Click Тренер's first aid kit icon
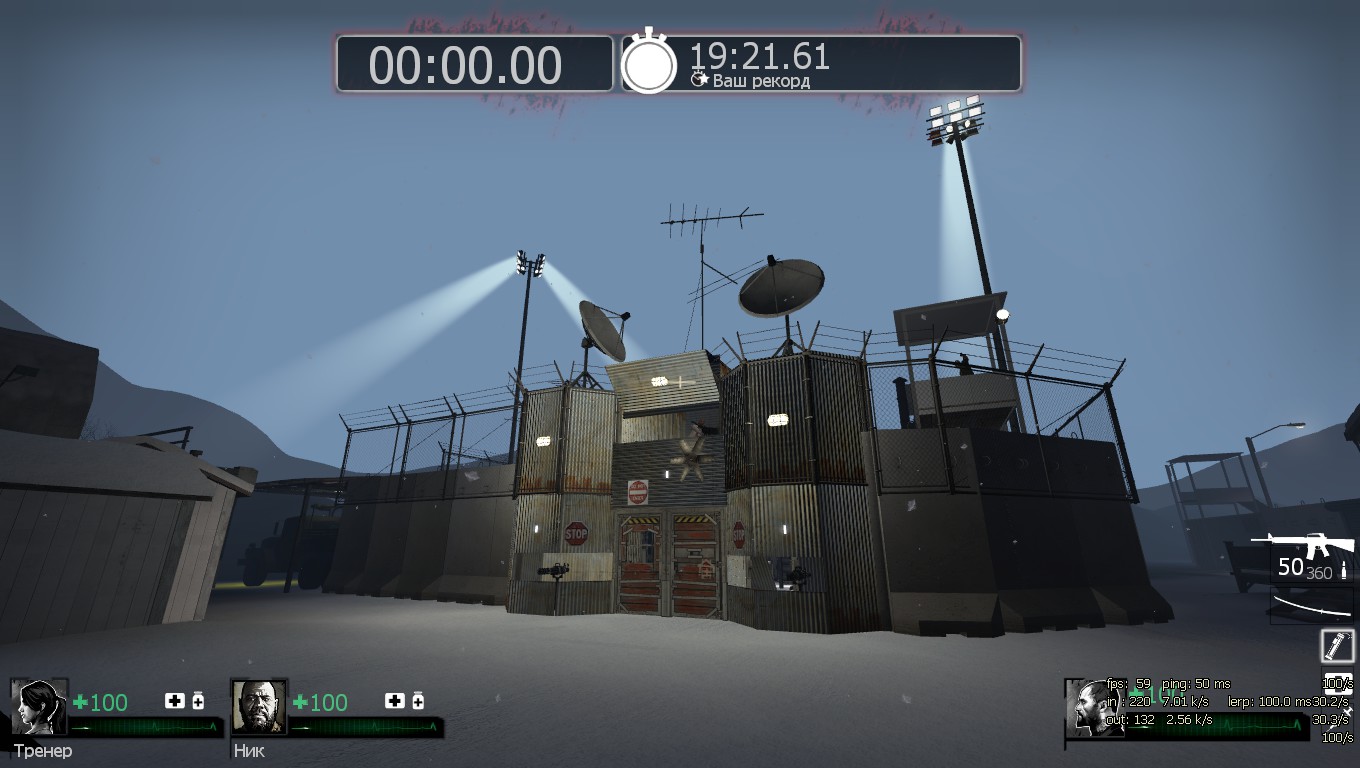The height and width of the screenshot is (768, 1360). pyautogui.click(x=175, y=701)
